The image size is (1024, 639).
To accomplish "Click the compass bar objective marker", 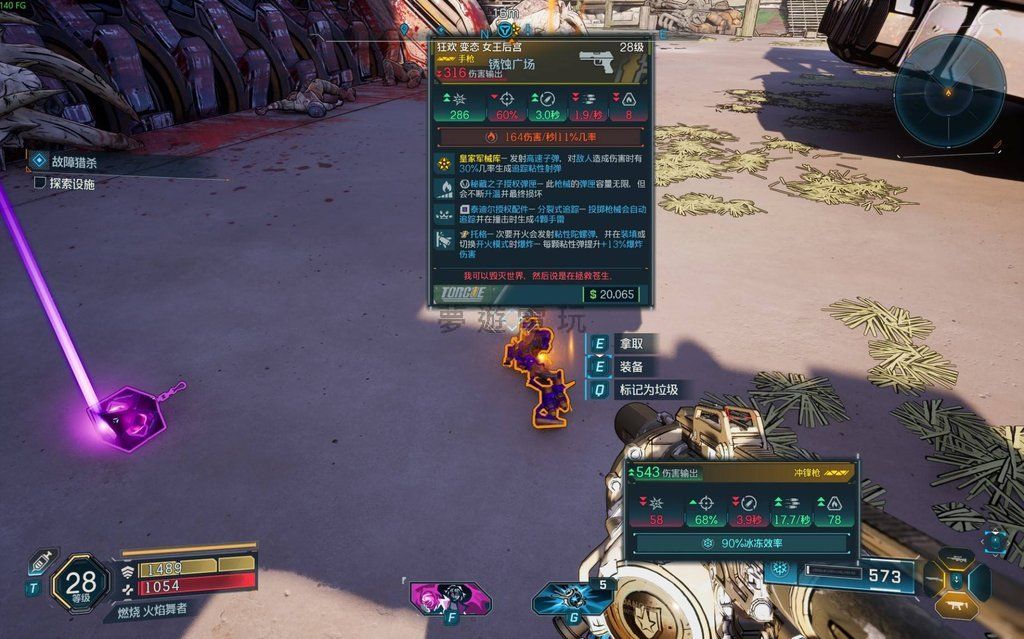I will (504, 30).
